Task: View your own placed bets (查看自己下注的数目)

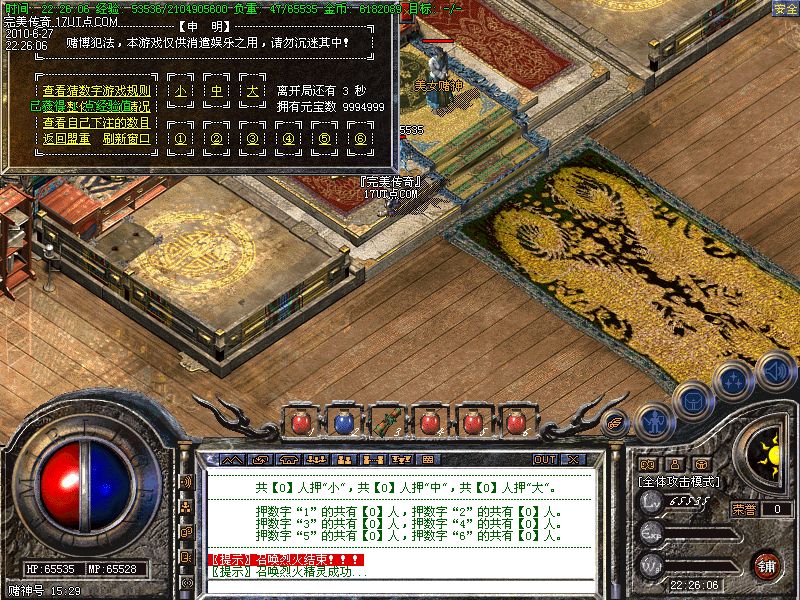Action: pyautogui.click(x=96, y=122)
